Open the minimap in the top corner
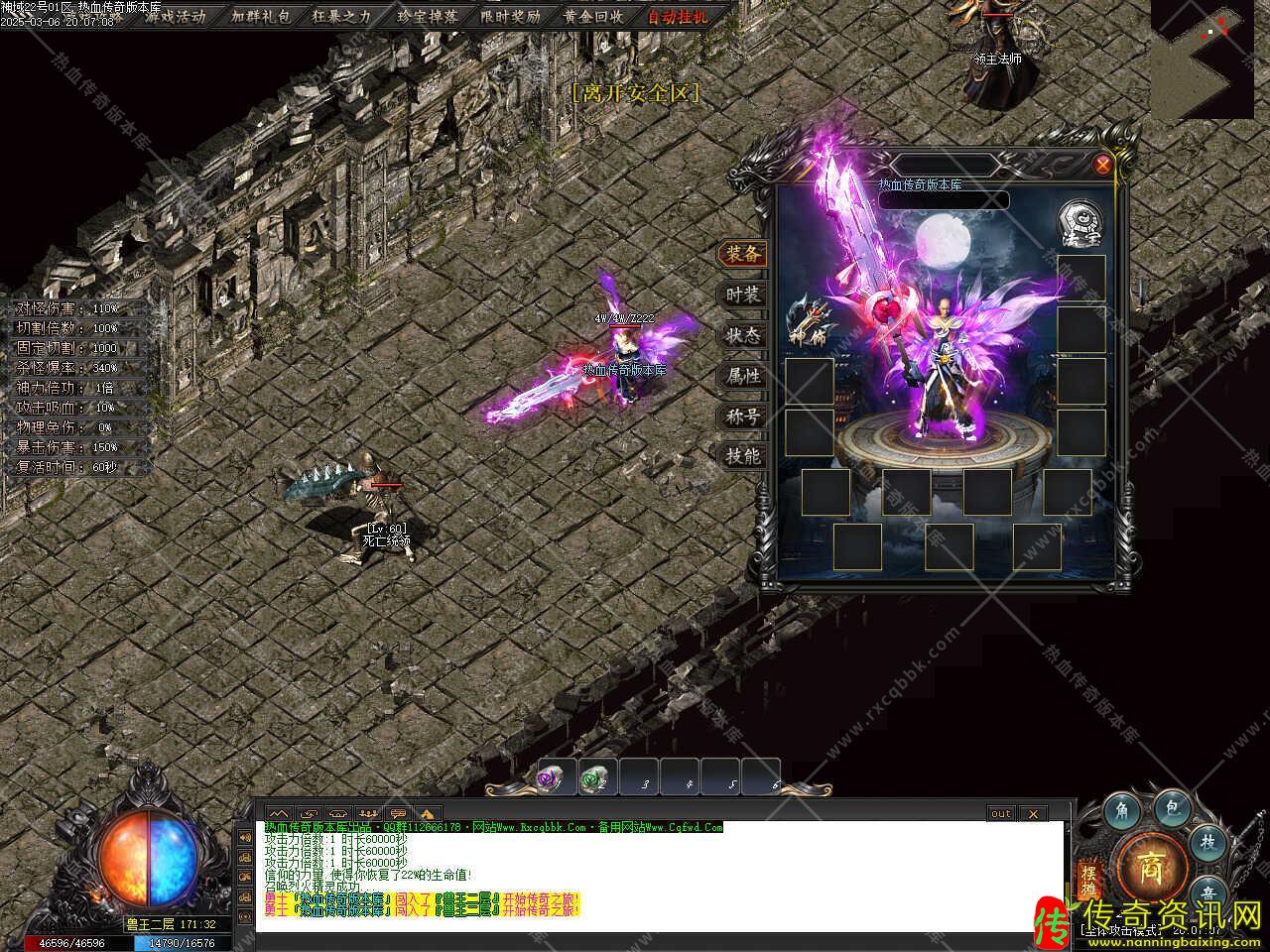 (1203, 59)
